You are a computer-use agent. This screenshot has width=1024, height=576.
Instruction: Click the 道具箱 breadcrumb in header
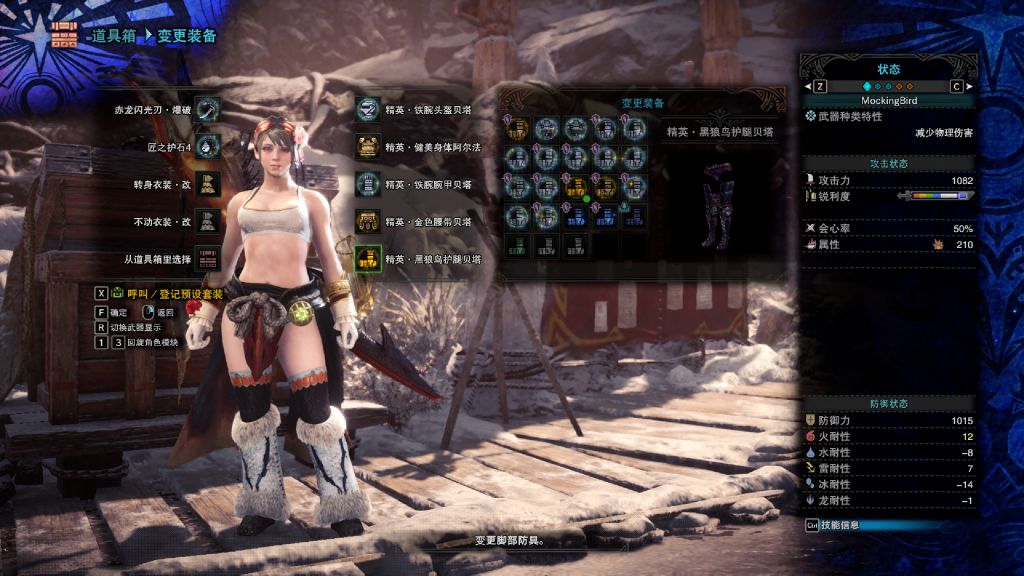point(113,35)
